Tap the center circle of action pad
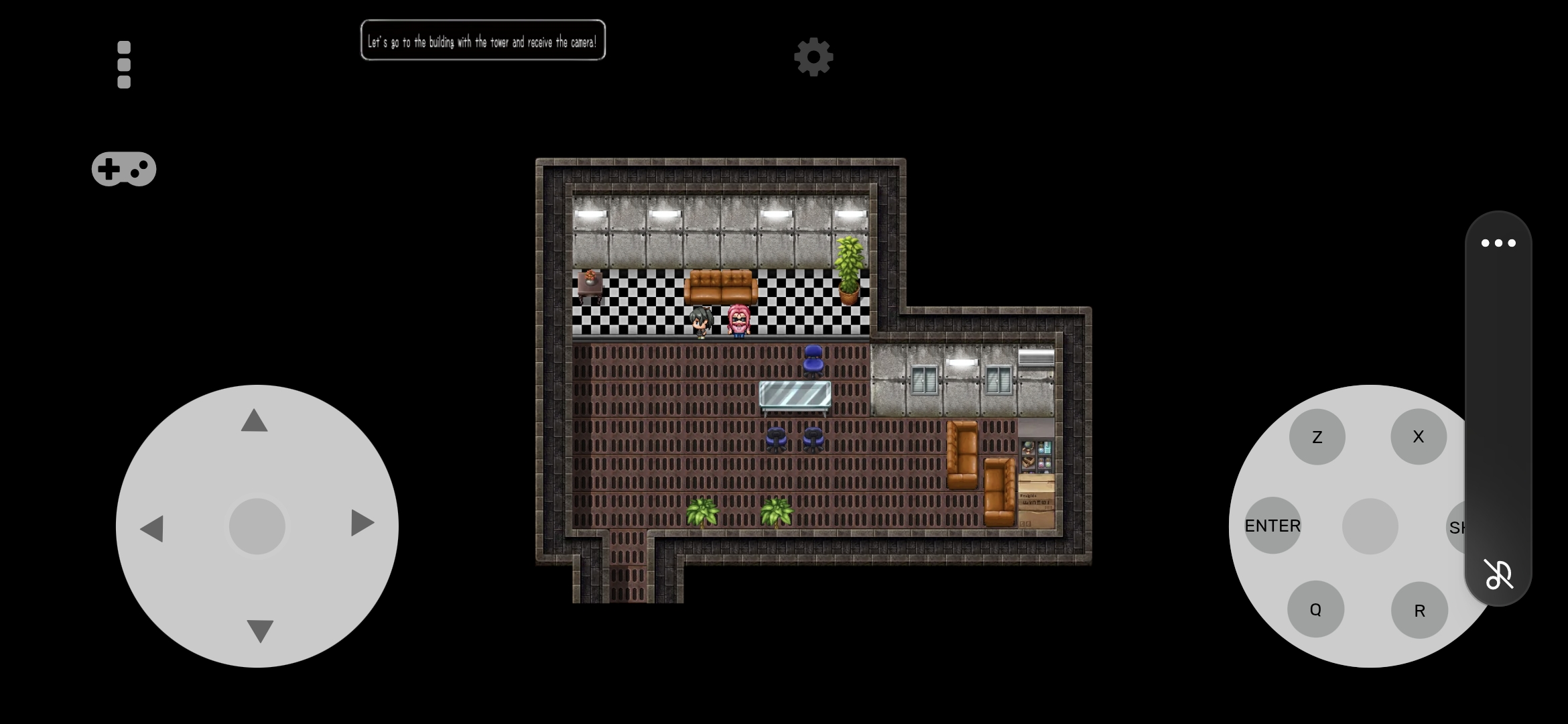Screen dimensions: 1568x724 1370,526
